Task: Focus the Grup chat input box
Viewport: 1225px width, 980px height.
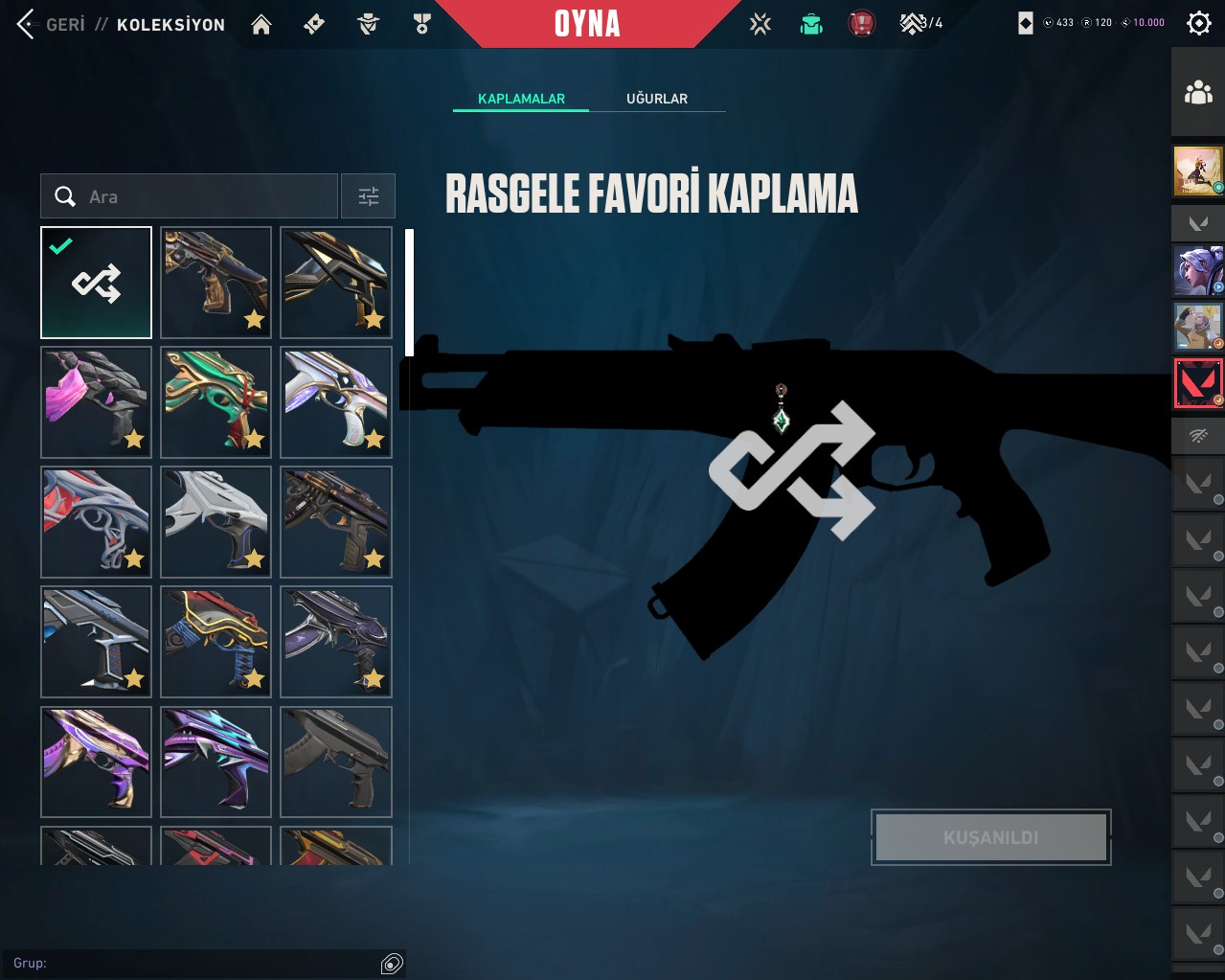Action: [x=192, y=963]
